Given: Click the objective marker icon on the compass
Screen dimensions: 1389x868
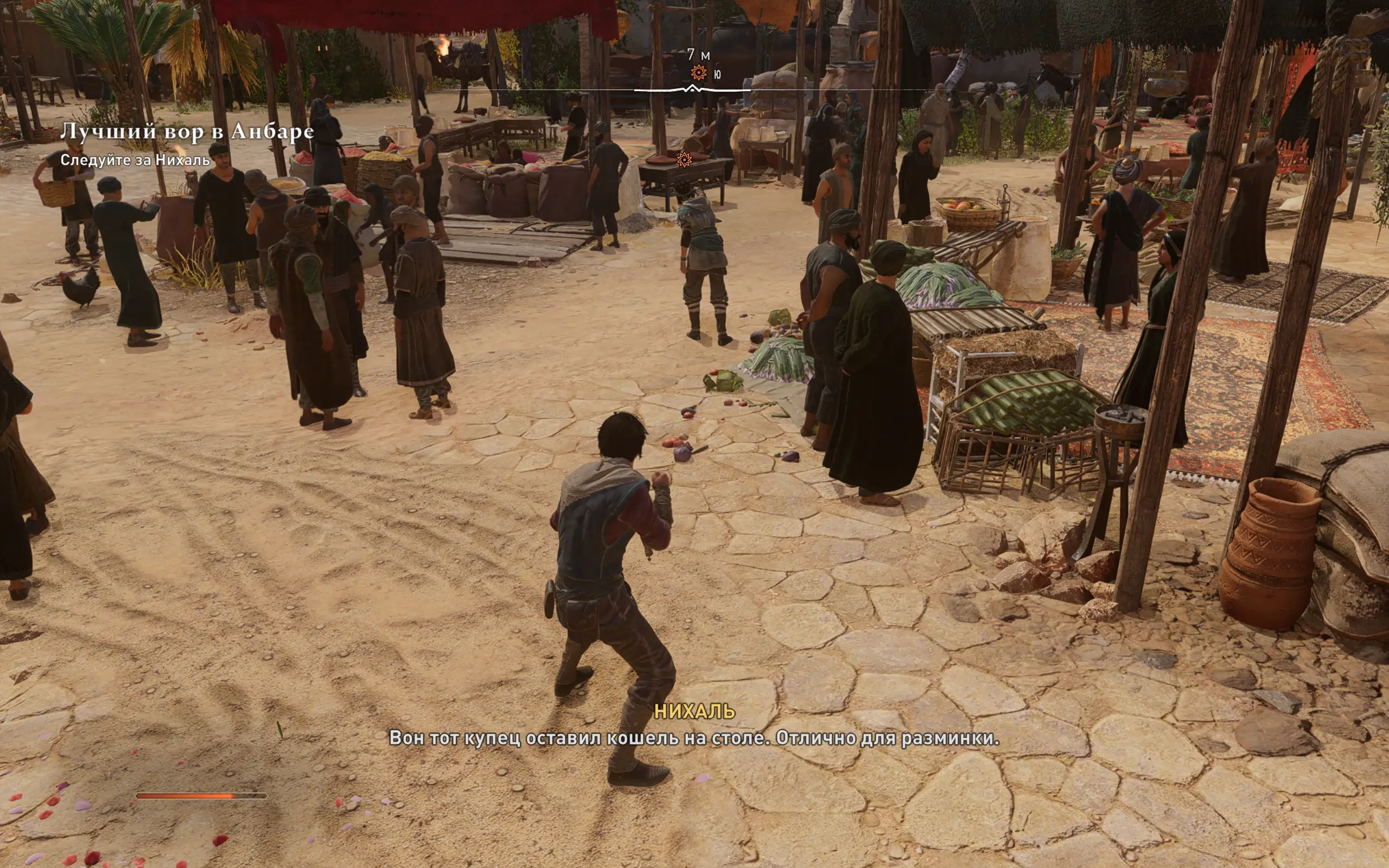Looking at the screenshot, I should tap(698, 73).
